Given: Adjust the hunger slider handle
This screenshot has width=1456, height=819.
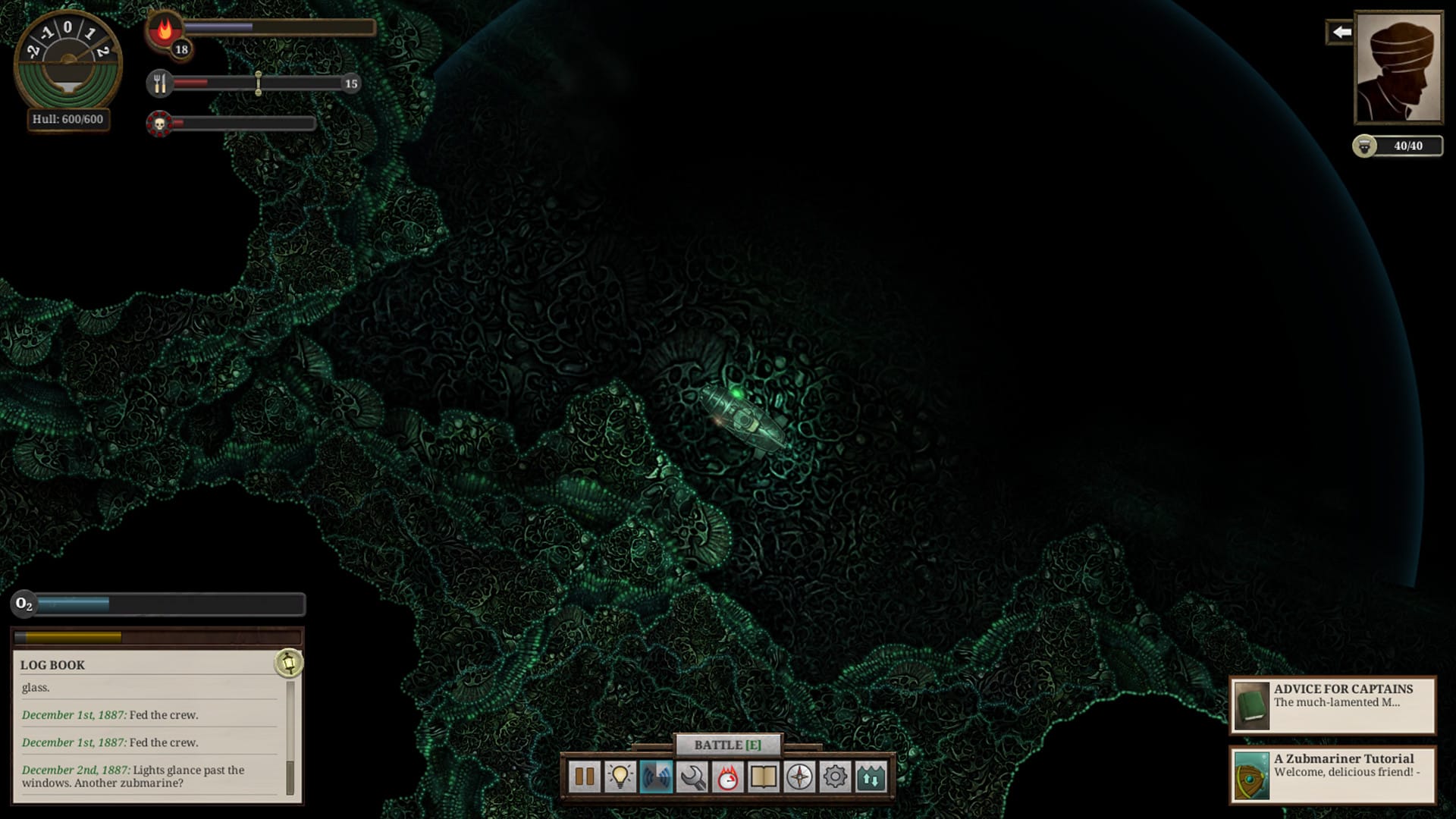Looking at the screenshot, I should click(259, 84).
